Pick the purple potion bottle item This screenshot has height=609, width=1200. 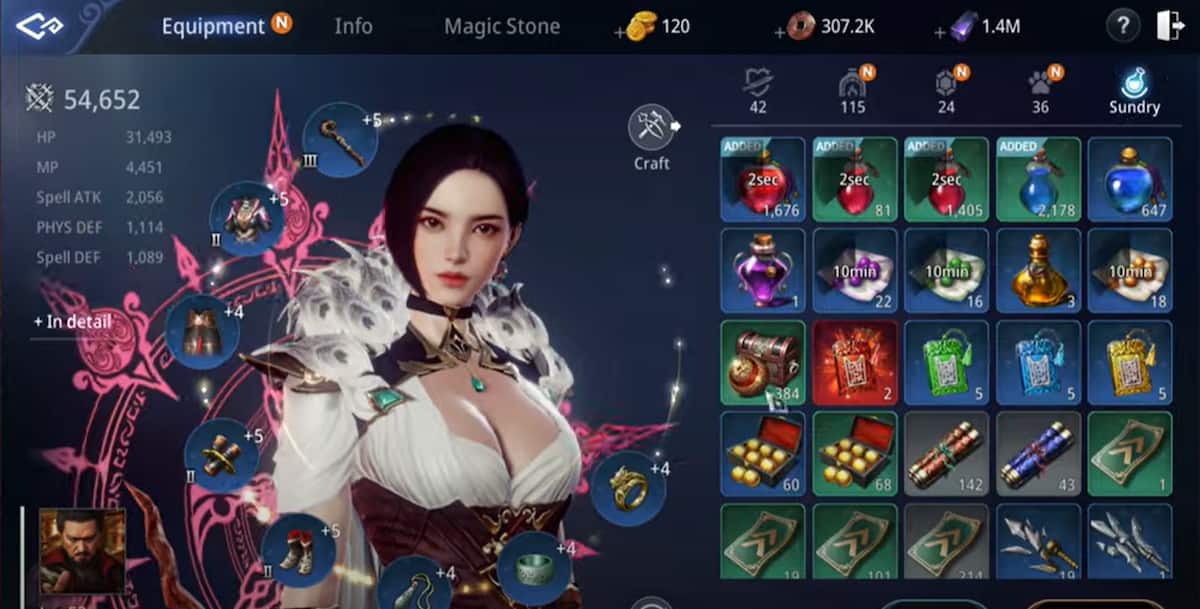(762, 270)
